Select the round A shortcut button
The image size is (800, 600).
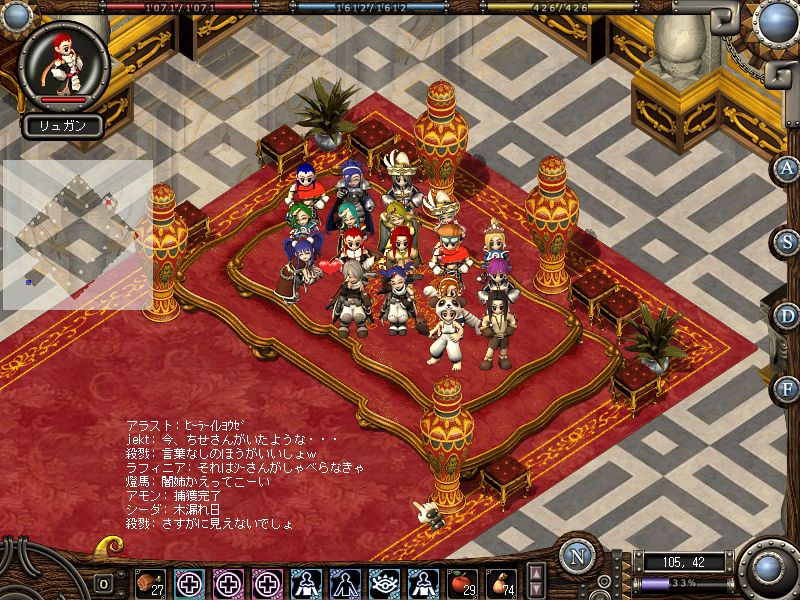pyautogui.click(x=787, y=168)
